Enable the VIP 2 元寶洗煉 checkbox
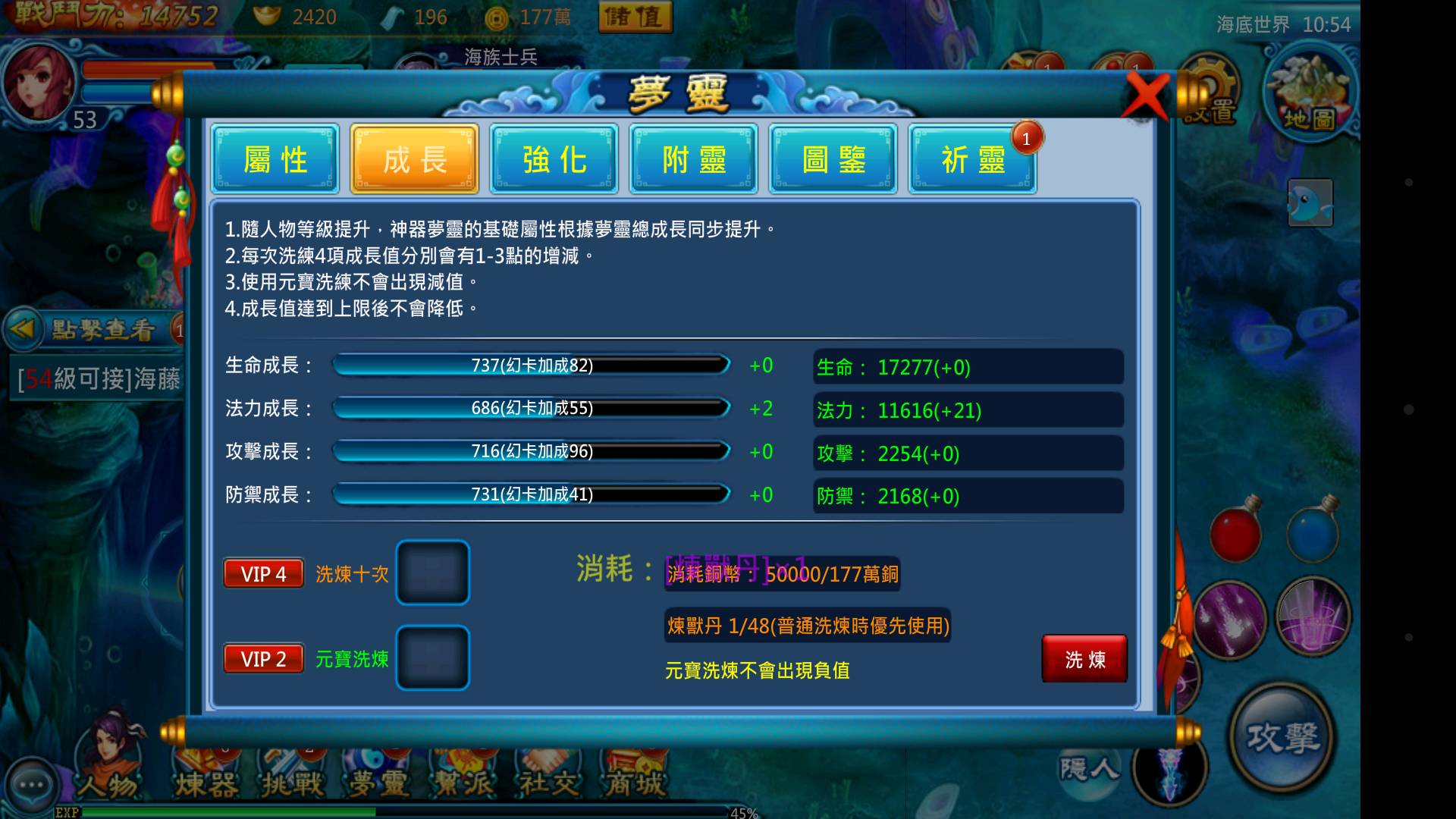The image size is (1456, 819). point(432,658)
